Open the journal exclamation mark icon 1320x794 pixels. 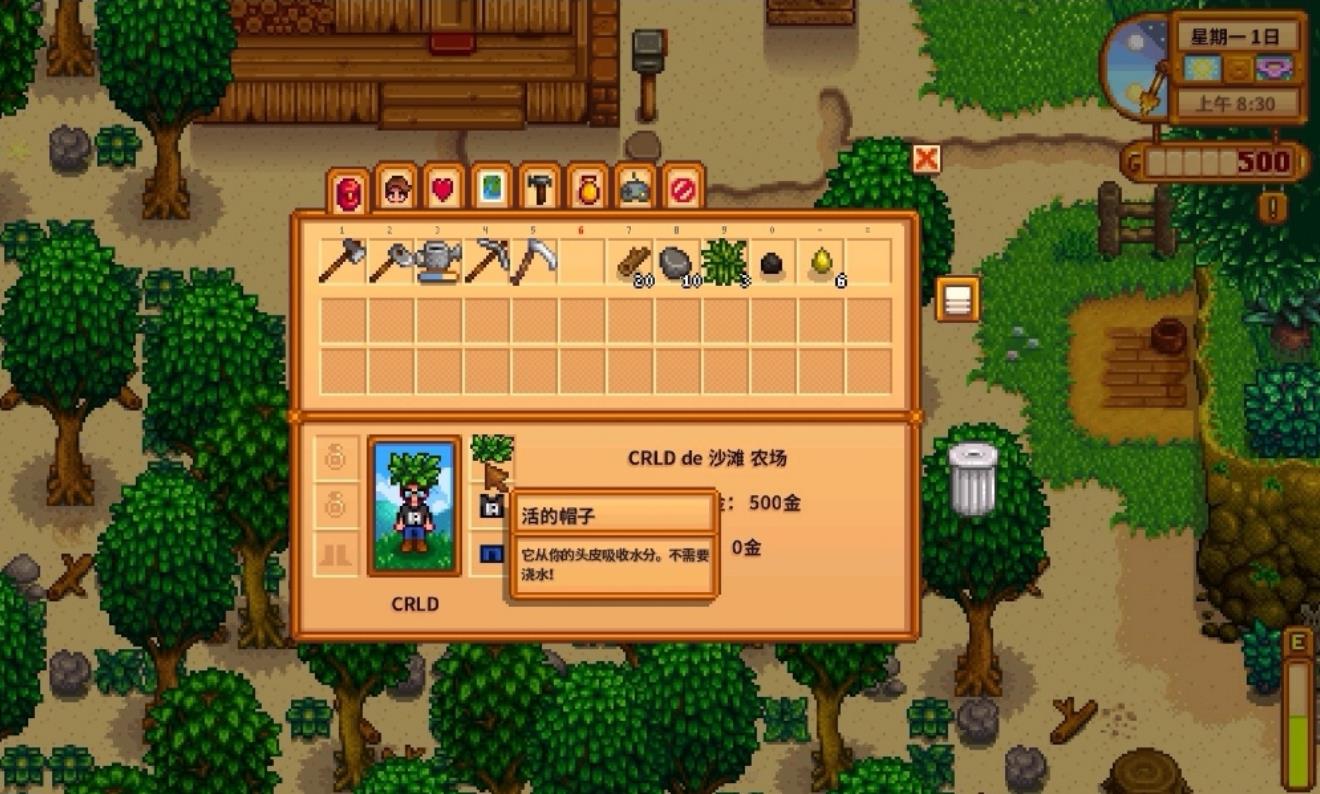click(x=1273, y=207)
